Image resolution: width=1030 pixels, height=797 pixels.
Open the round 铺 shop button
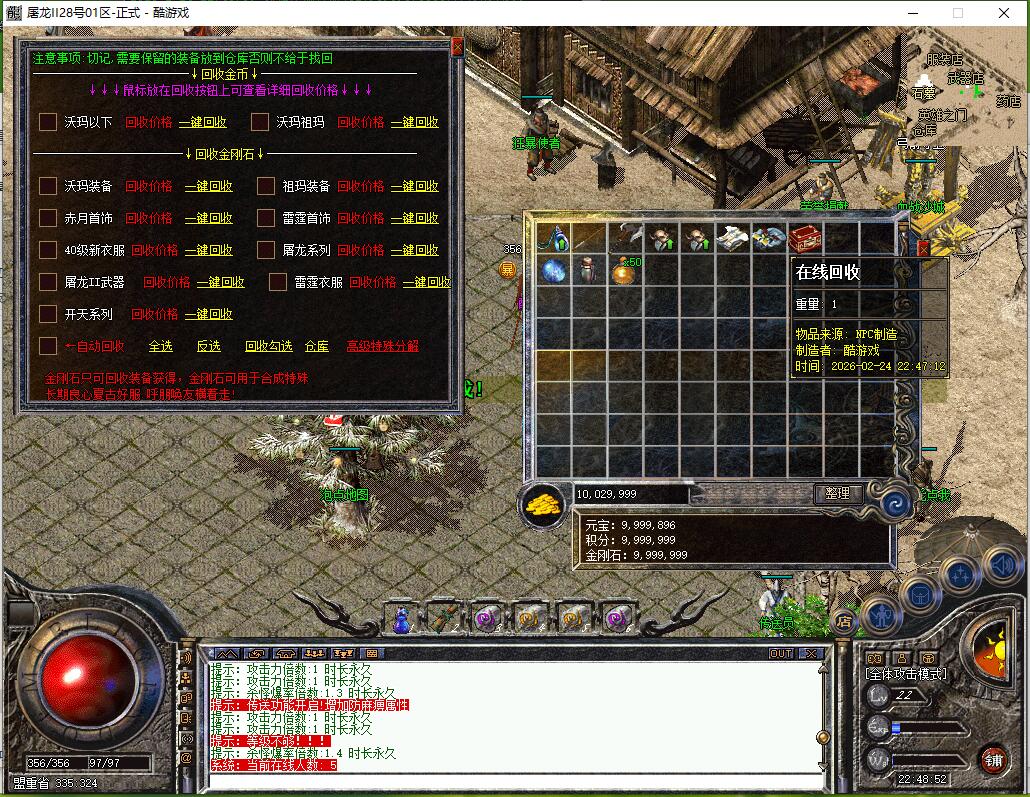(992, 759)
